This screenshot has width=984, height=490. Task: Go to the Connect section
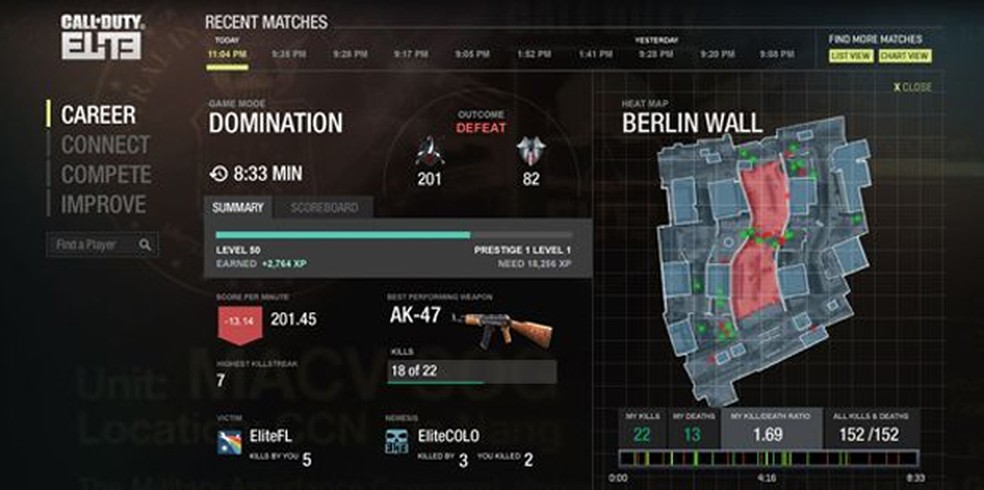point(105,145)
